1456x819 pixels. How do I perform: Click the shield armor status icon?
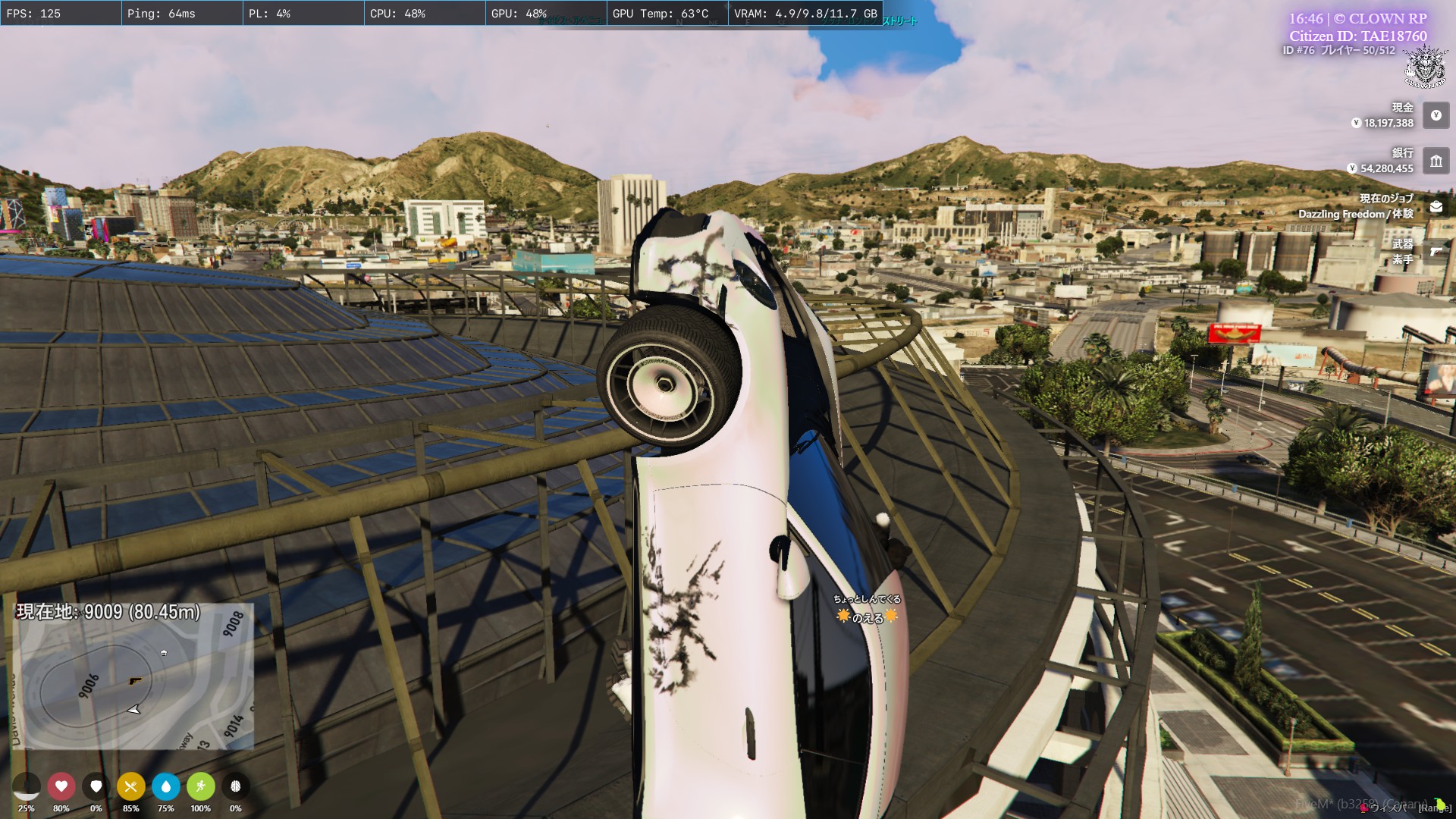(96, 786)
